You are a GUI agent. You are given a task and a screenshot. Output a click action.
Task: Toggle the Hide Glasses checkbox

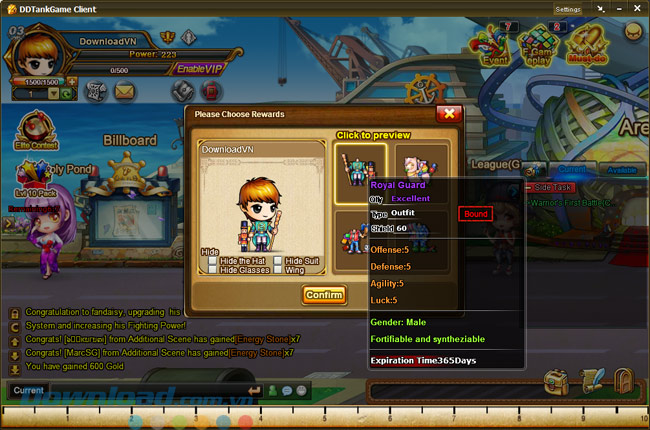coord(213,270)
